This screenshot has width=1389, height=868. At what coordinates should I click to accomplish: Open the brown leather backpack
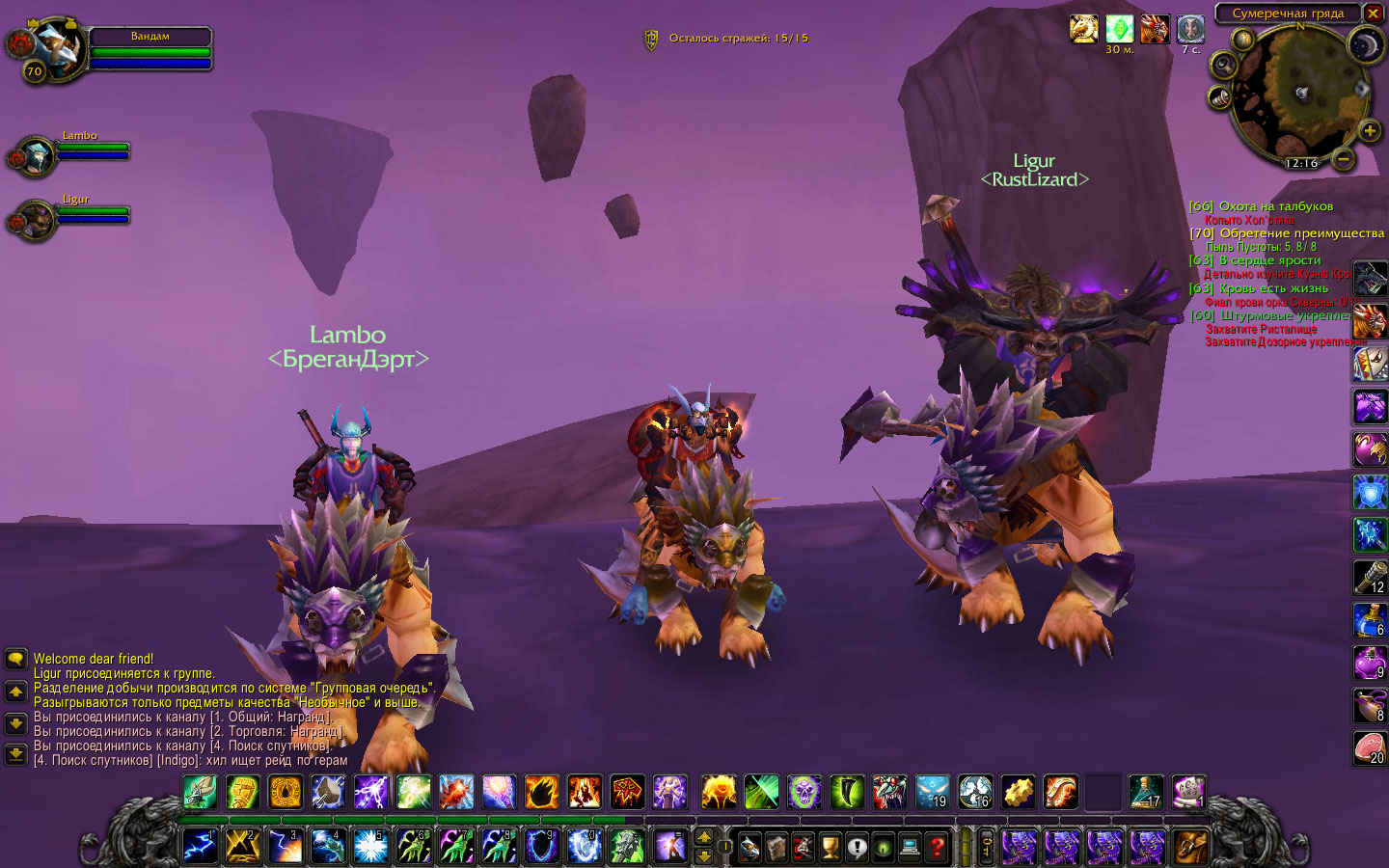(x=1190, y=847)
